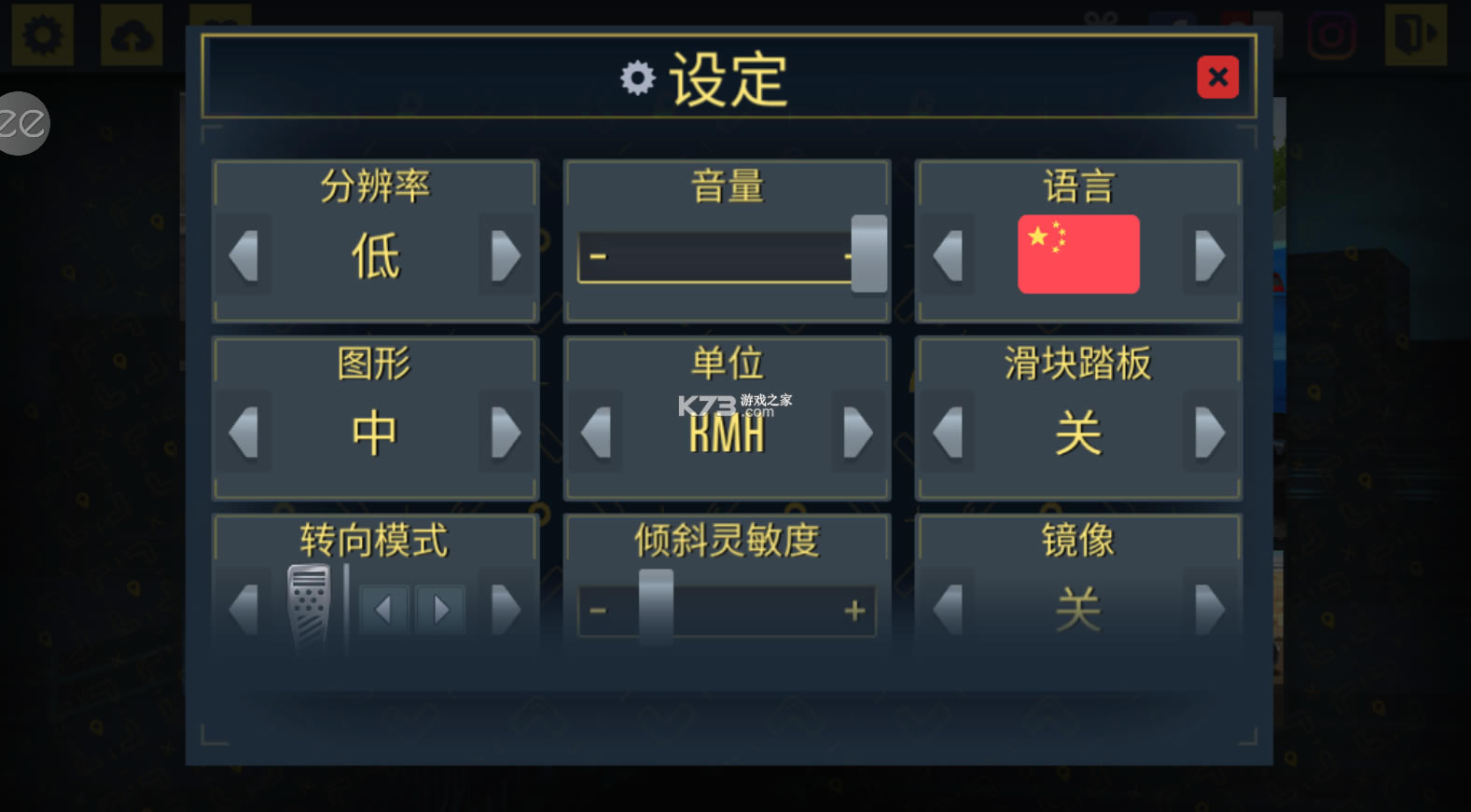The height and width of the screenshot is (812, 1471).
Task: Click the left arrow on 语言
Action: [x=947, y=254]
